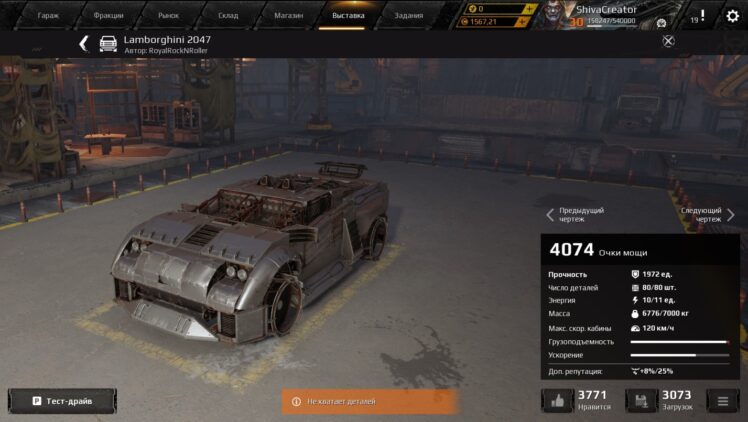
Task: Open the Гараж tab
Action: coord(48,16)
